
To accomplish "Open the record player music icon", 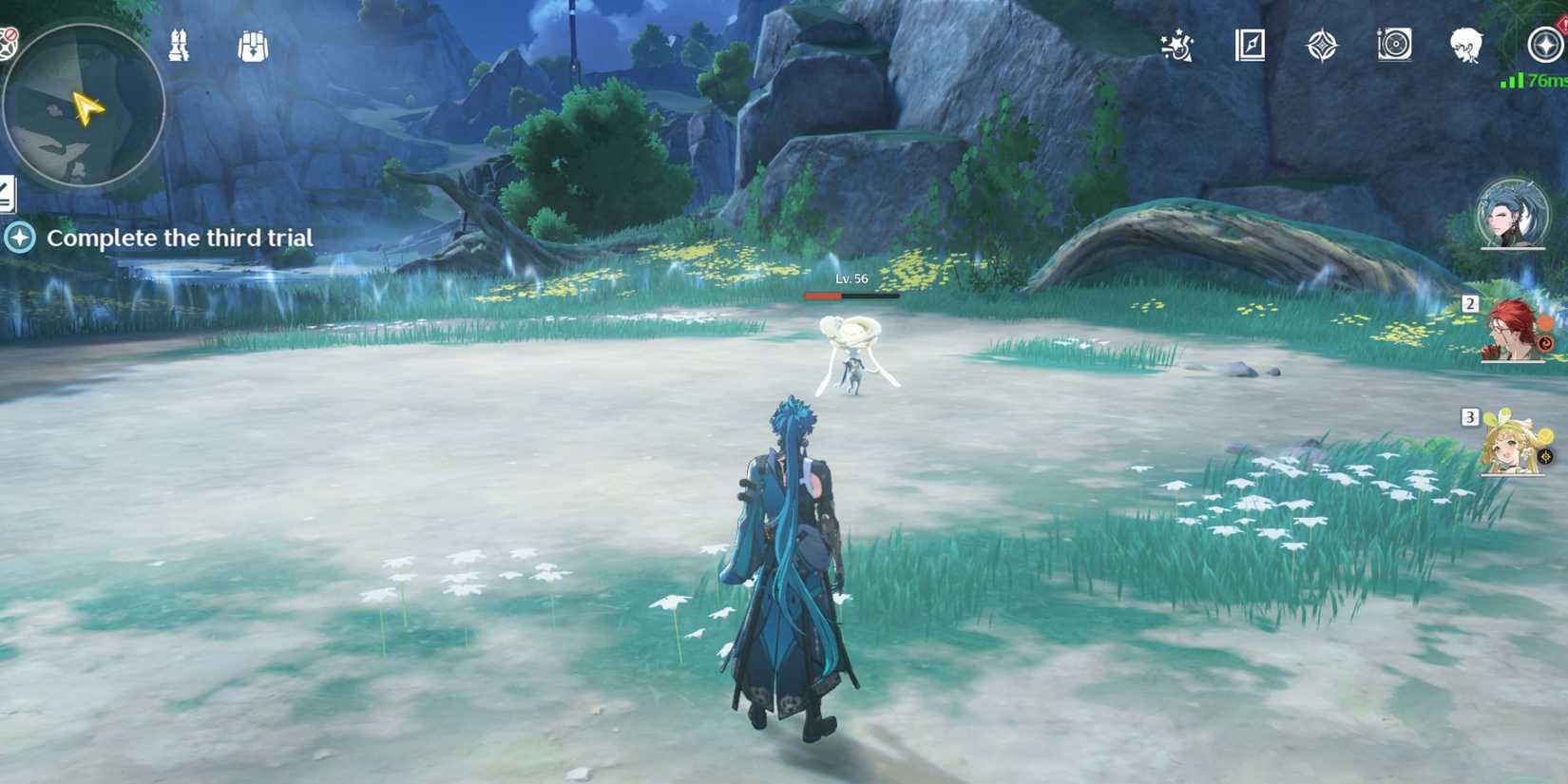I will [1393, 45].
